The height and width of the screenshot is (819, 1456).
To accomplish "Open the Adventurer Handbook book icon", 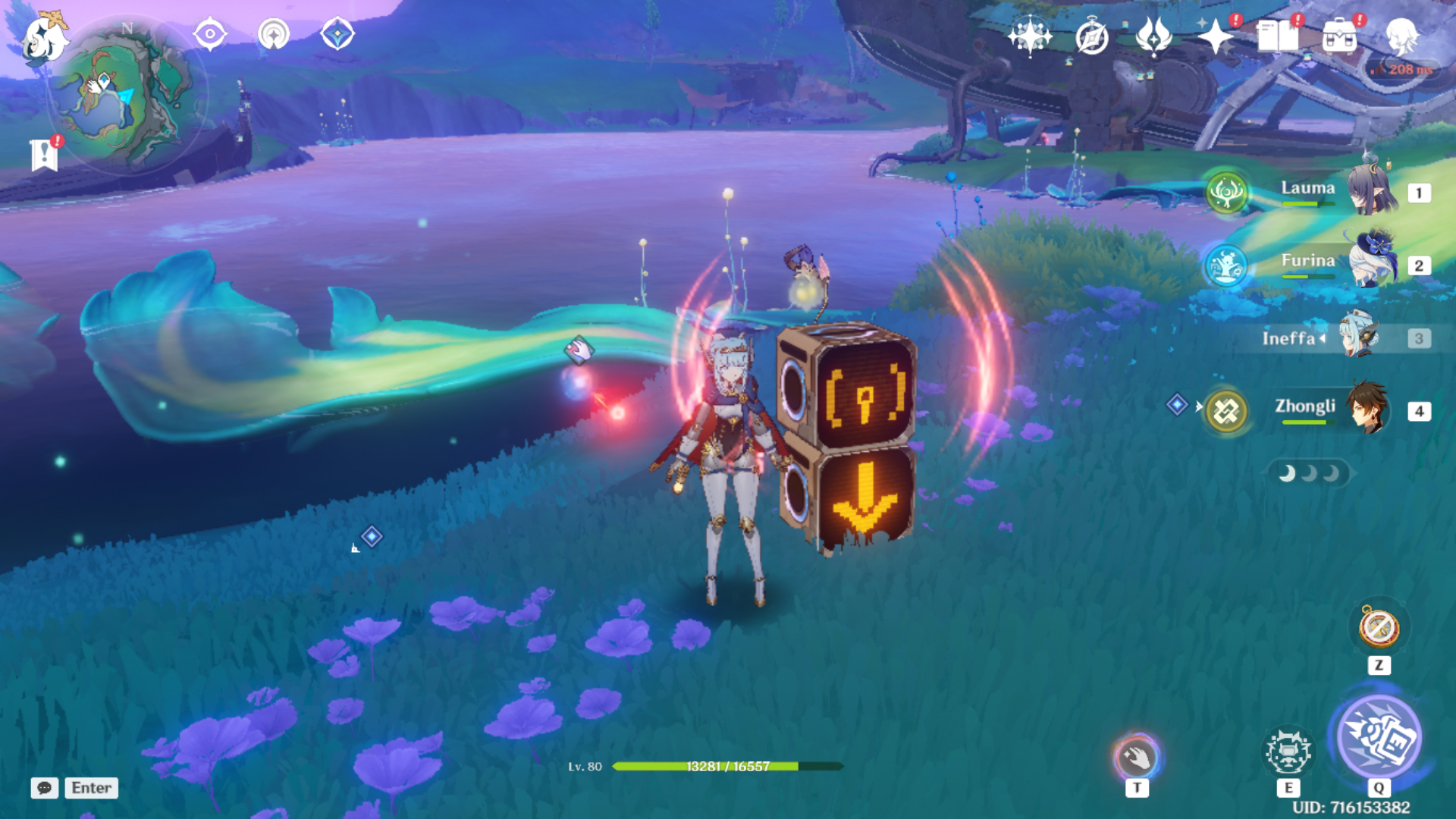I will pyautogui.click(x=1277, y=36).
